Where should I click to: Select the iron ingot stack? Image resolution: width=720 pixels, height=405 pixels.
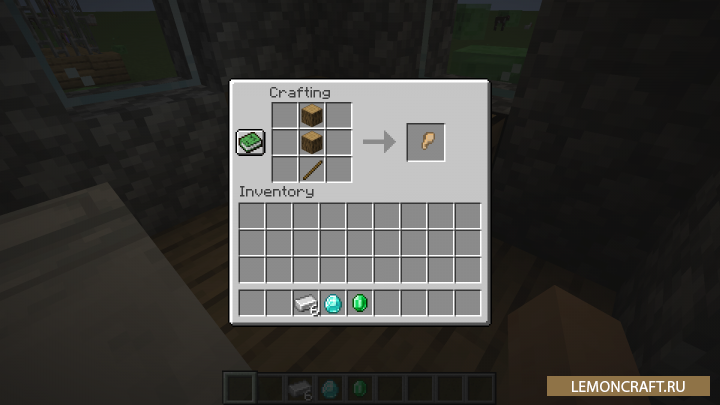(x=305, y=303)
